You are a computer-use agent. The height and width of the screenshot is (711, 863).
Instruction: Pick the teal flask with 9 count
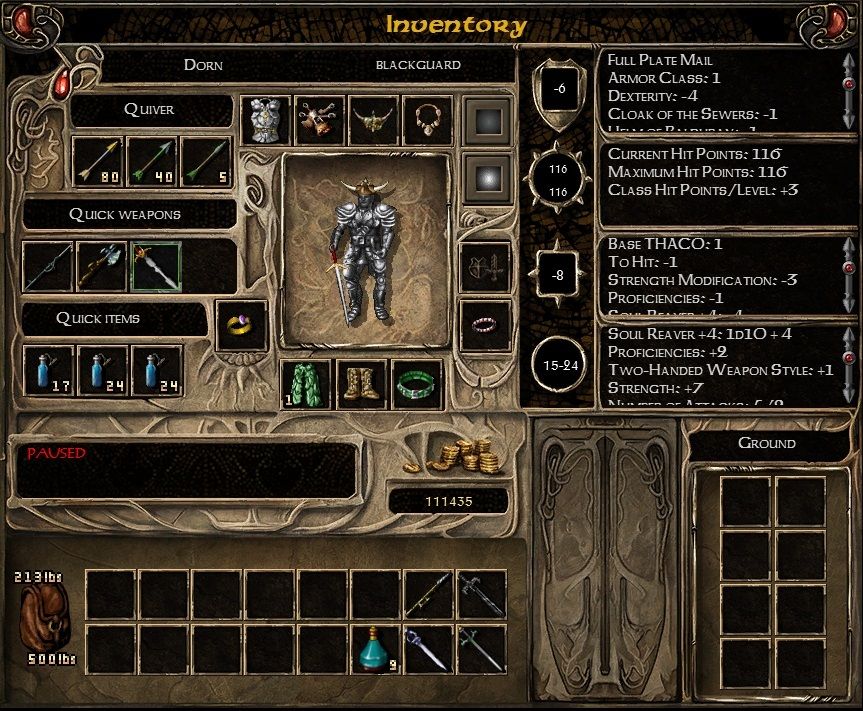374,649
